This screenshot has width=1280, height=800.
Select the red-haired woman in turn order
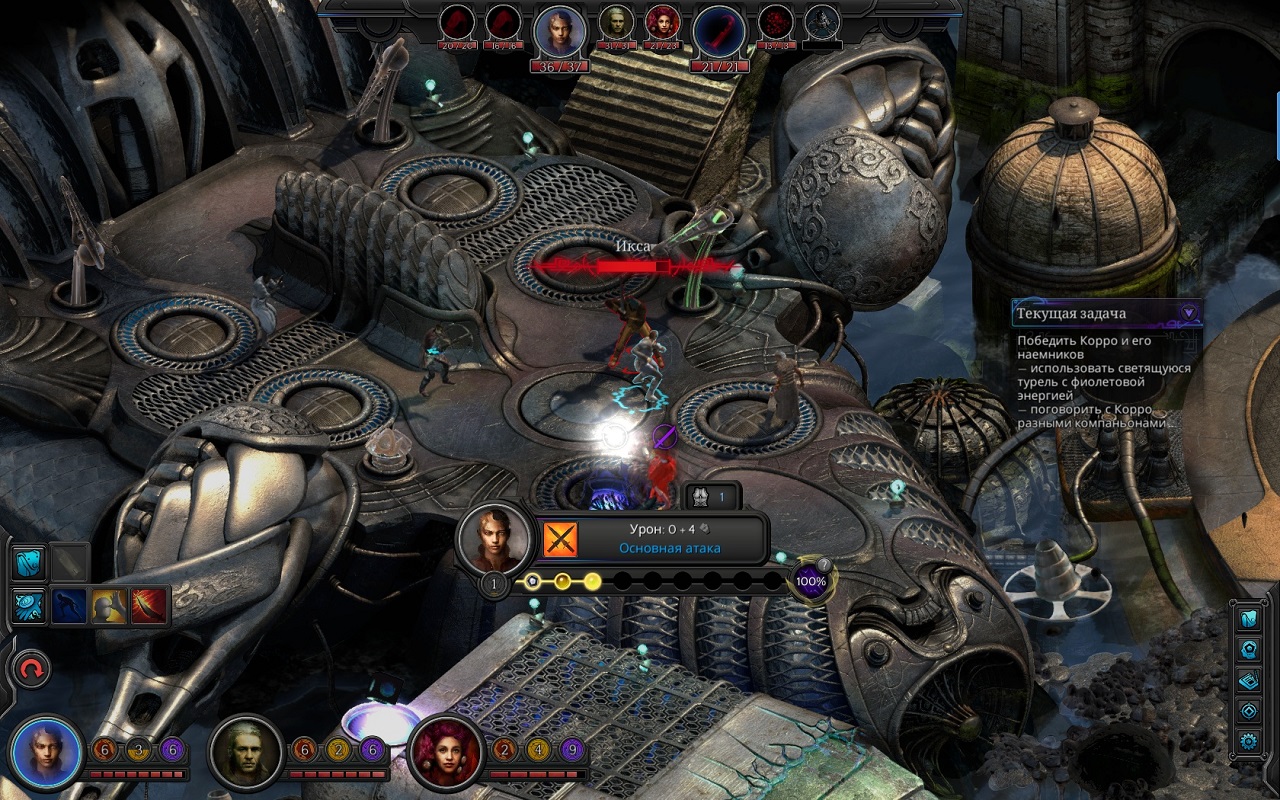[661, 21]
